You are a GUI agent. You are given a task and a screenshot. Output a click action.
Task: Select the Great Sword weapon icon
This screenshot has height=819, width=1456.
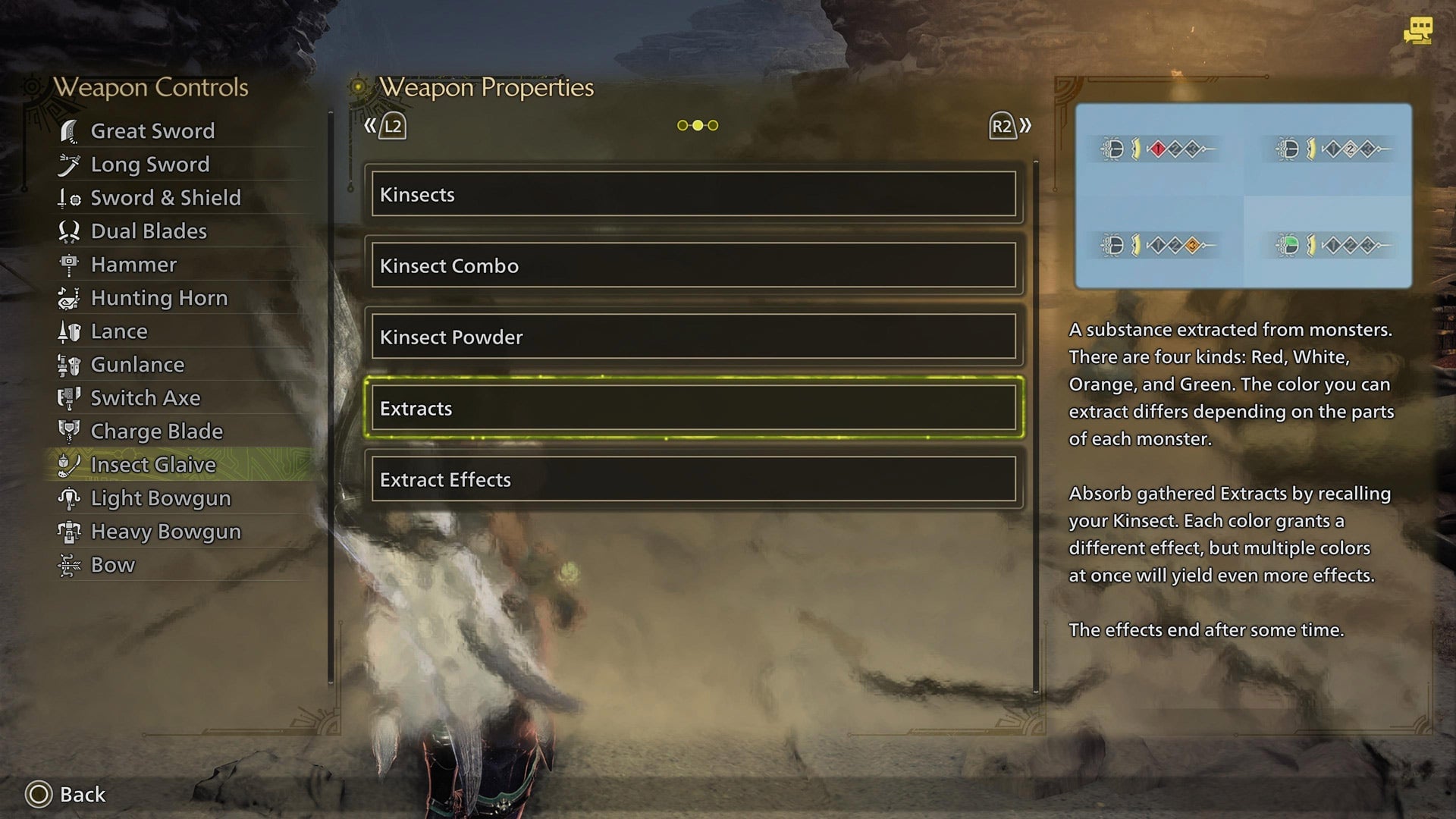click(71, 130)
